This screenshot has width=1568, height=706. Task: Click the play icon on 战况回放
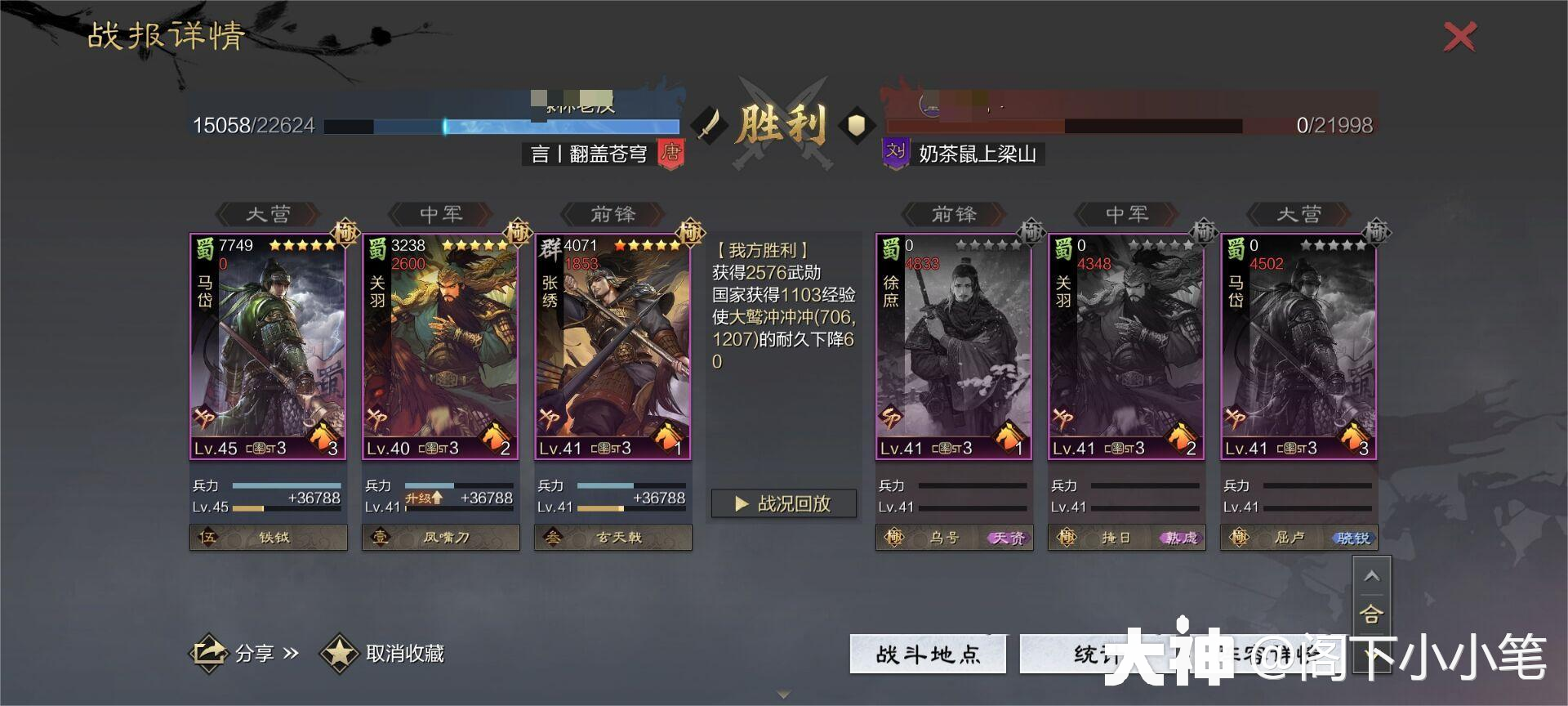pyautogui.click(x=739, y=504)
